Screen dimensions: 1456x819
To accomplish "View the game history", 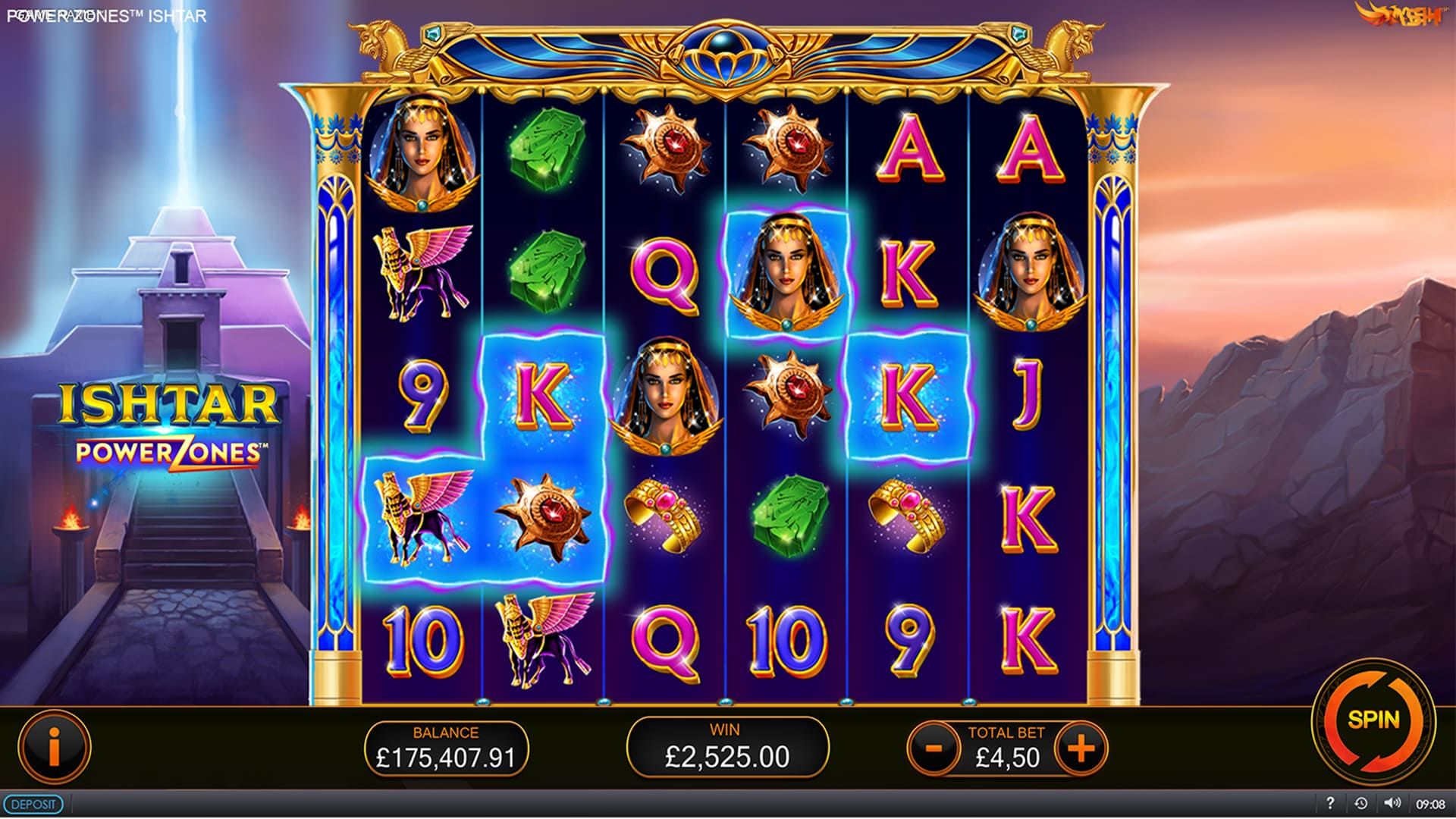I will [1360, 803].
